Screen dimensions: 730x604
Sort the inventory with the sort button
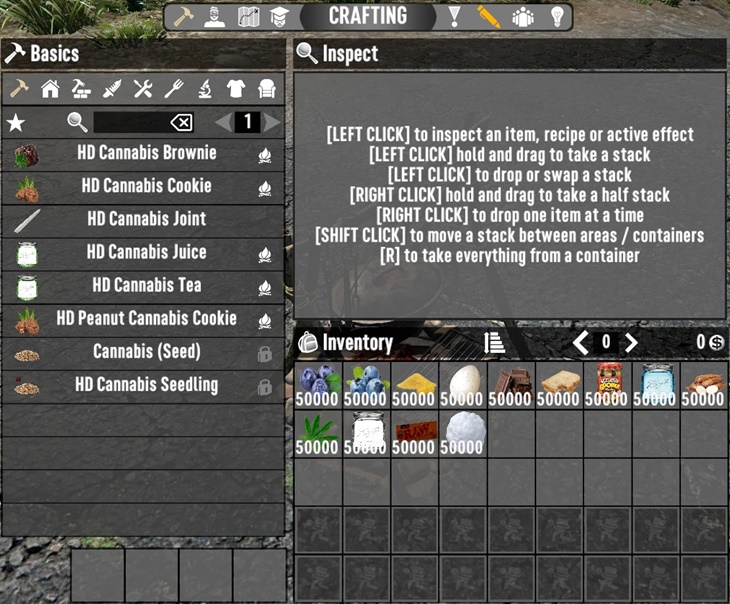pyautogui.click(x=494, y=343)
